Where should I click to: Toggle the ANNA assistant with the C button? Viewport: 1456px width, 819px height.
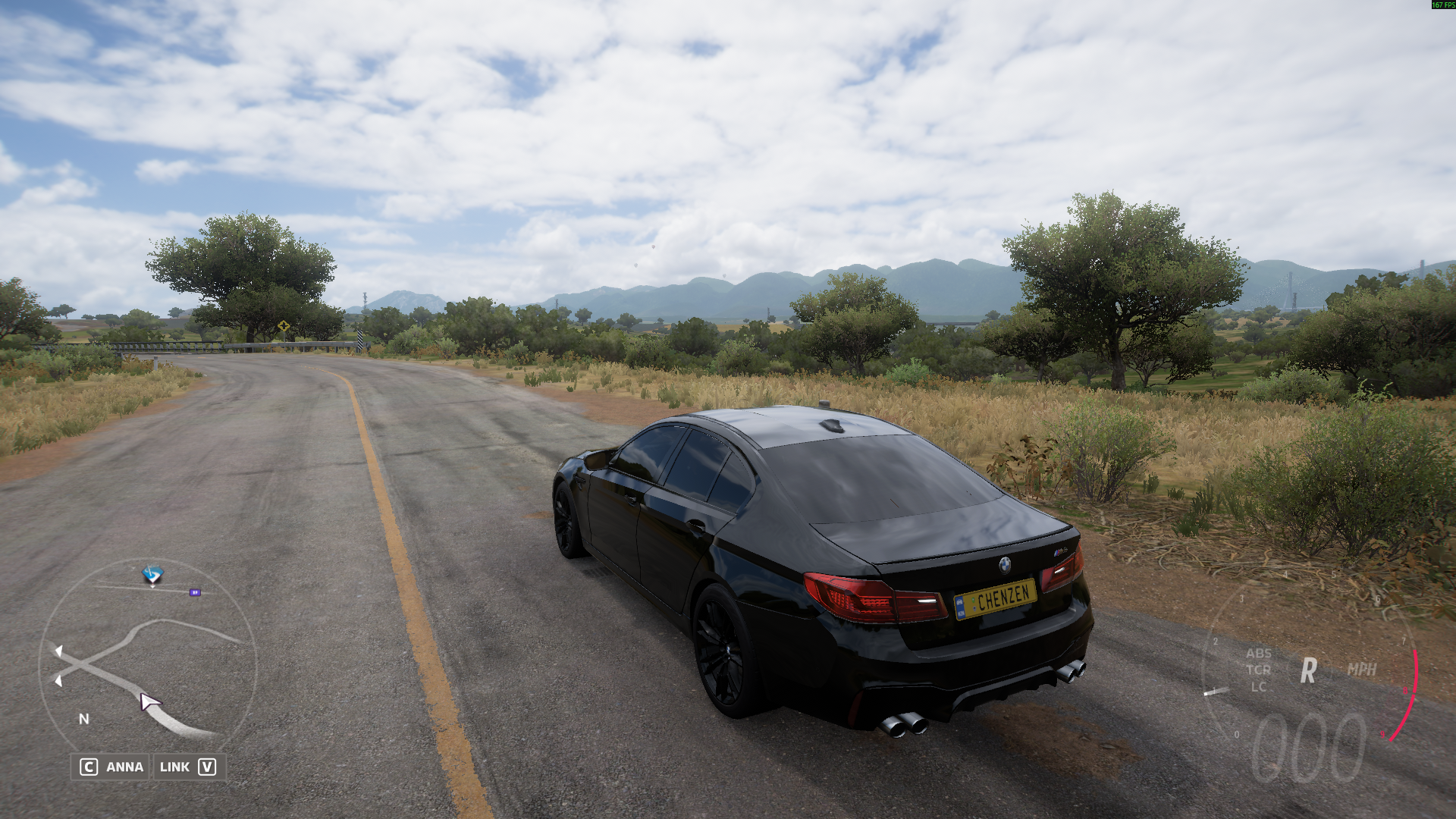click(125, 767)
